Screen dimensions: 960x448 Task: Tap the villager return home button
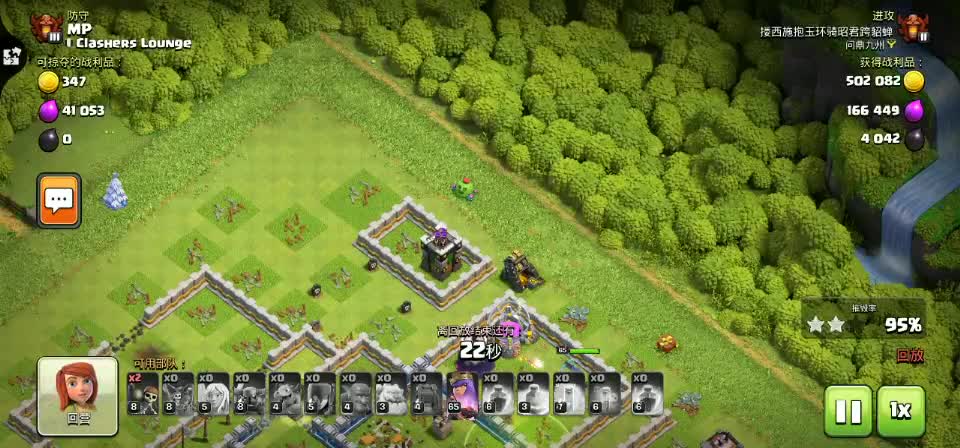click(77, 397)
